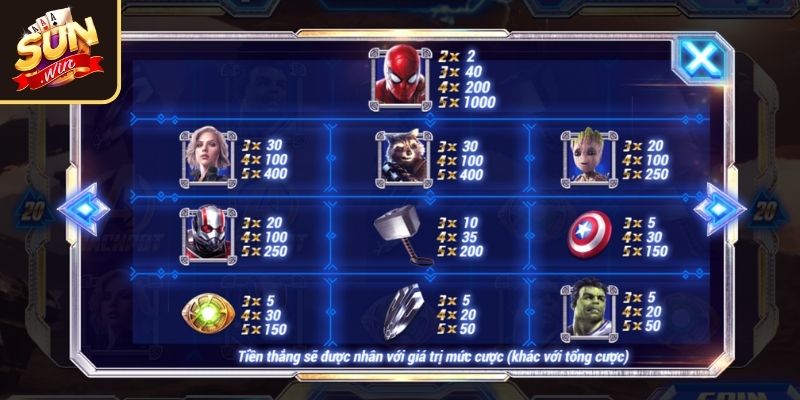Click the Sun Win logo

tap(58, 50)
